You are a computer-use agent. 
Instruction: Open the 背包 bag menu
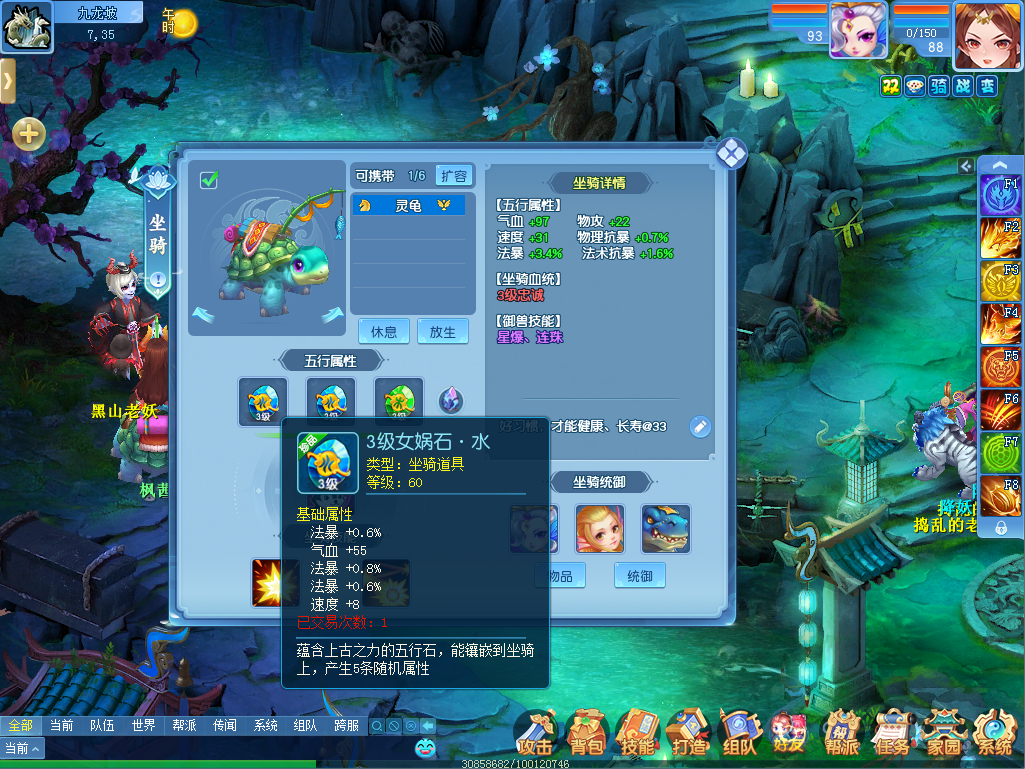[586, 737]
